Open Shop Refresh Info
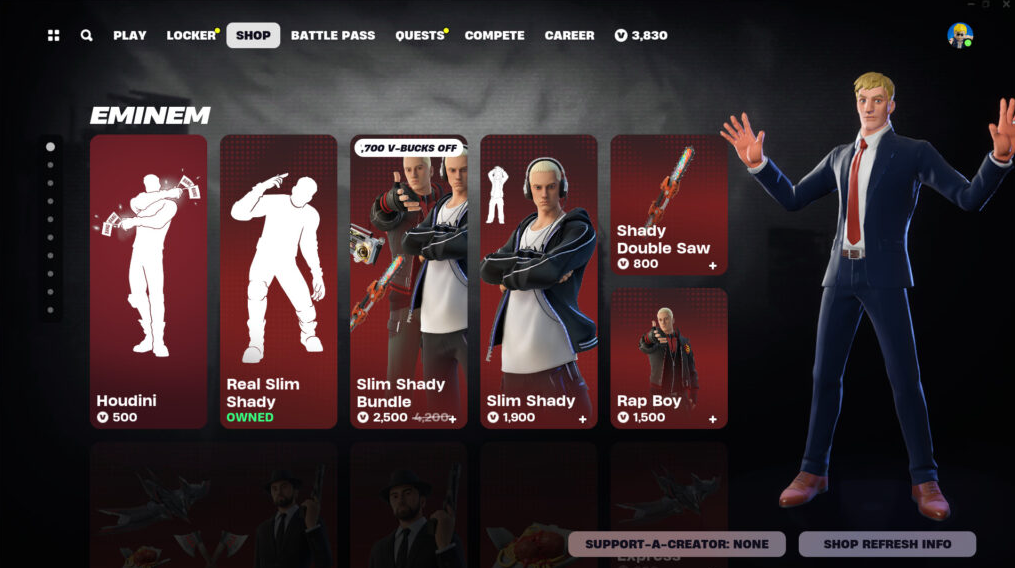Image resolution: width=1015 pixels, height=568 pixels. (887, 544)
